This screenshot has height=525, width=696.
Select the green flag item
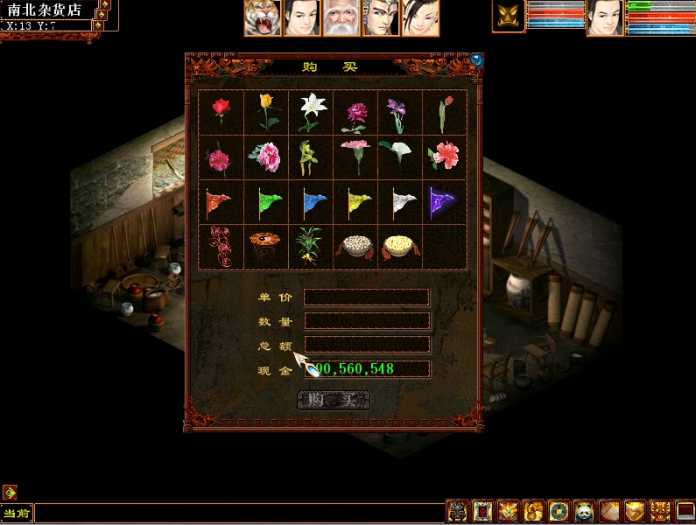point(266,202)
